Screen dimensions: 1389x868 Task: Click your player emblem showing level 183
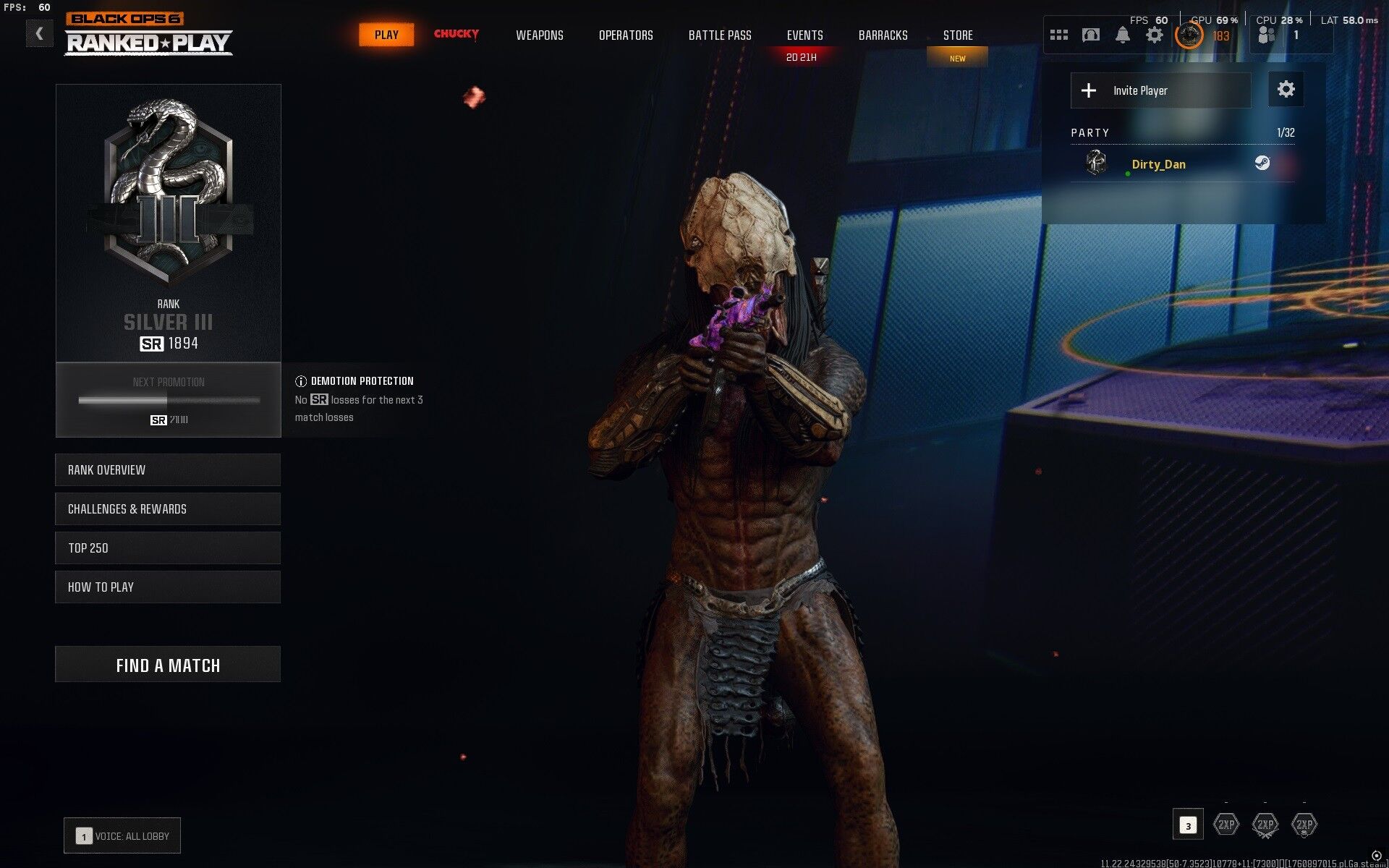click(x=1189, y=34)
